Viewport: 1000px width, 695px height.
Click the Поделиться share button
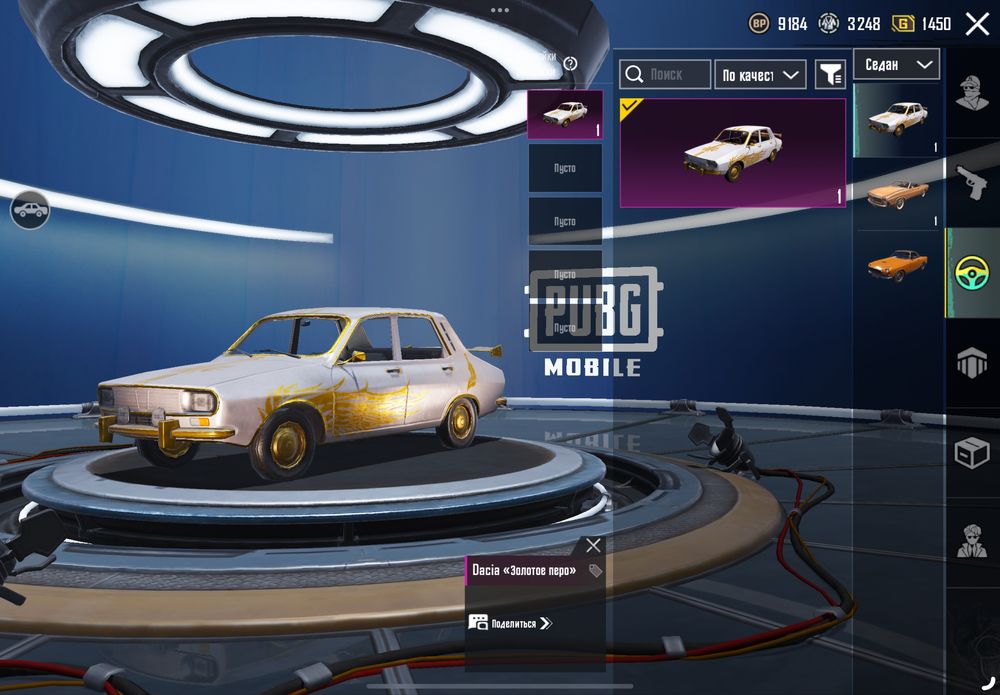click(511, 623)
